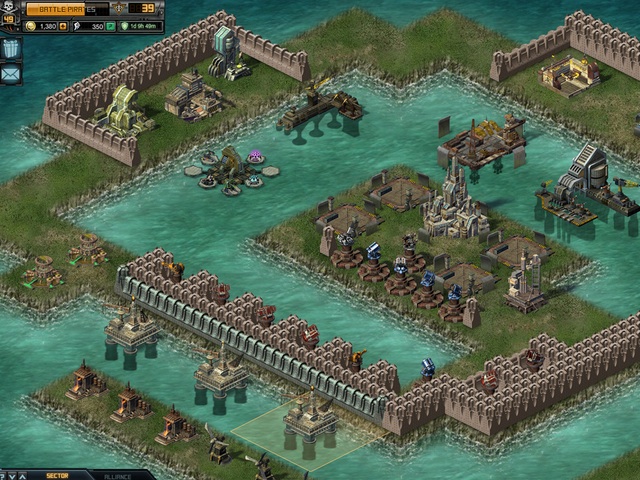Switch to the Alliance chat tab
The height and width of the screenshot is (480, 640).
118,475
